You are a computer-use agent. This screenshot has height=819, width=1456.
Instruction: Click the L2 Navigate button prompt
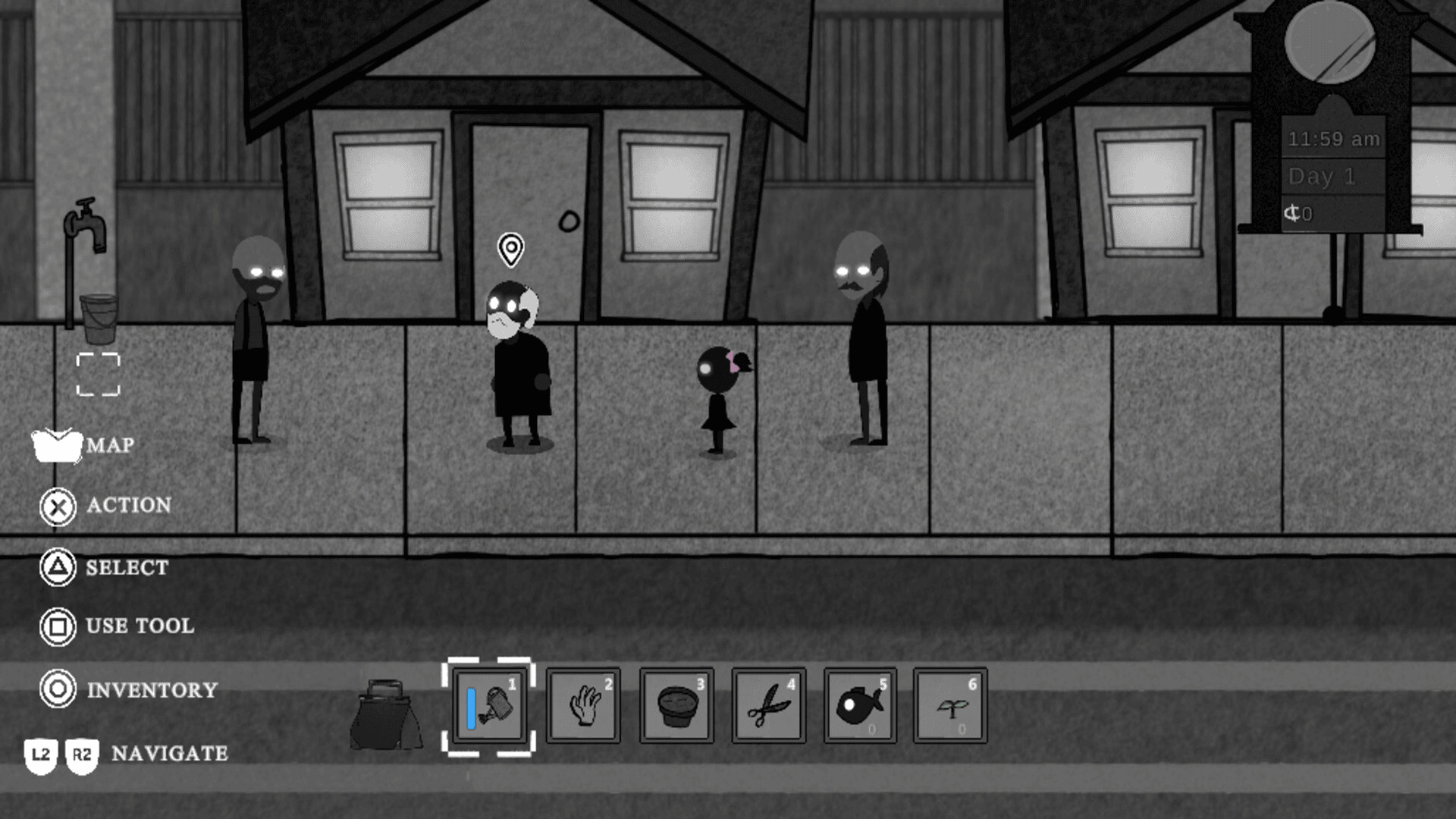point(39,753)
